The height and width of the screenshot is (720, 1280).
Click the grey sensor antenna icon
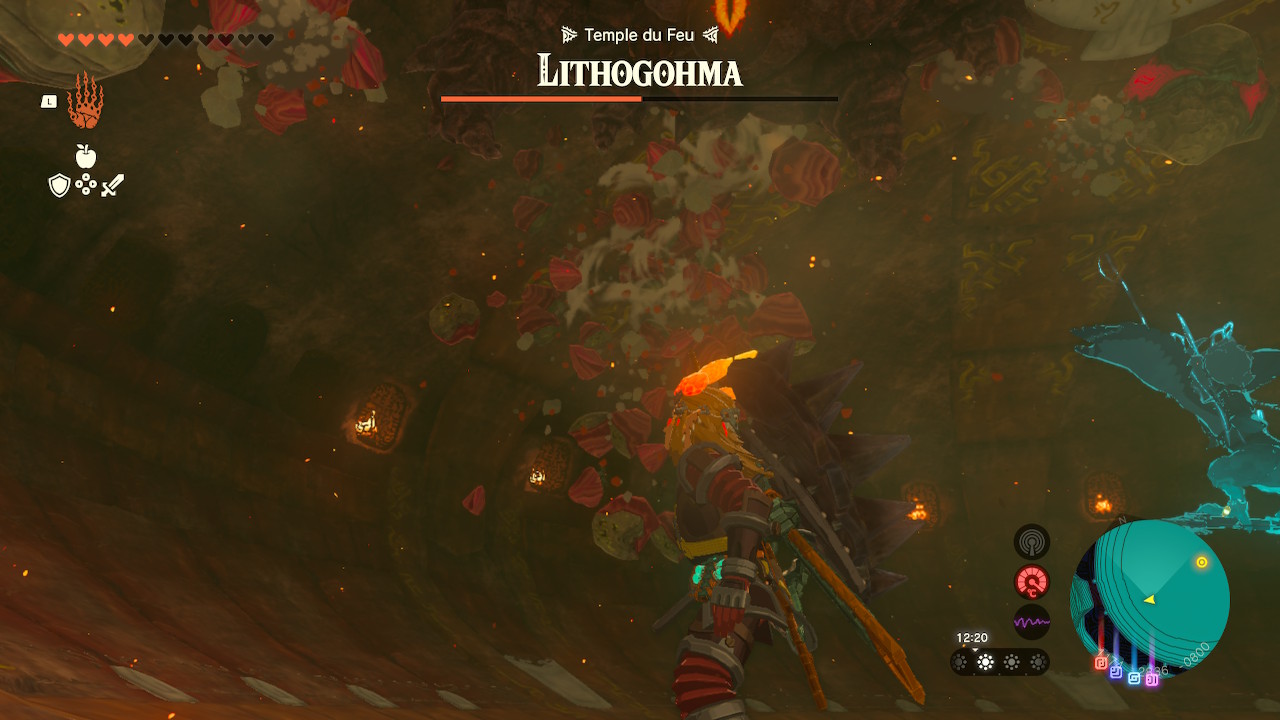(1032, 542)
